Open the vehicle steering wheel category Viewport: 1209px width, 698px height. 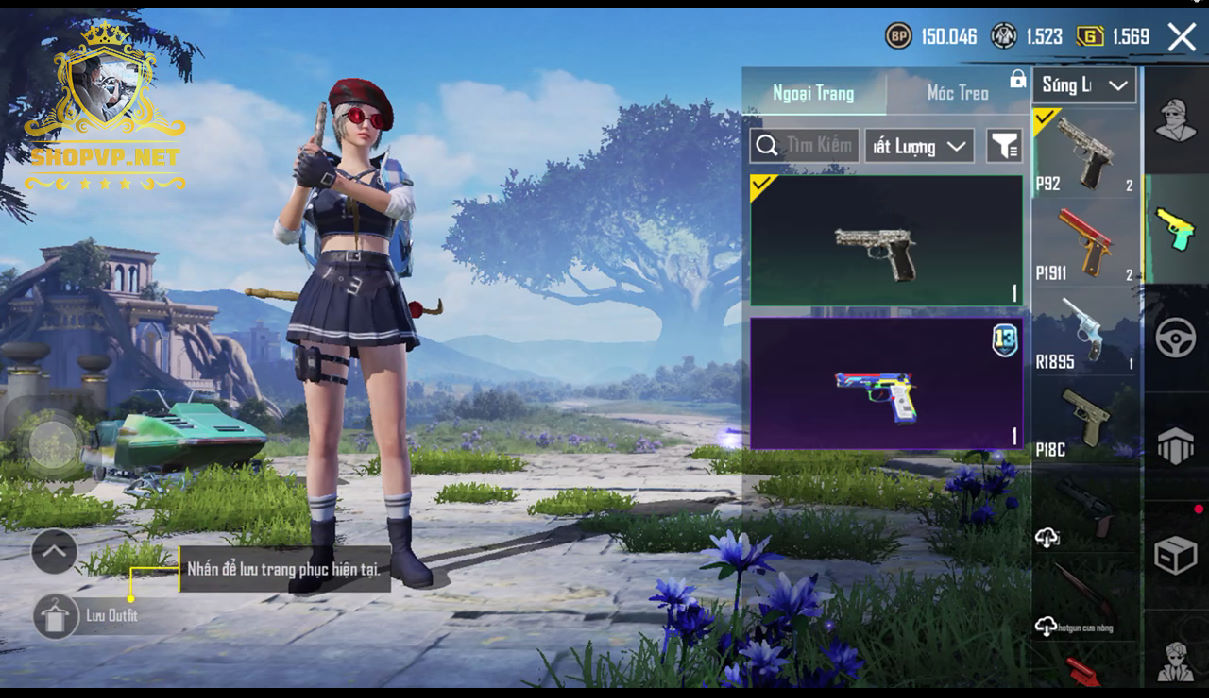[x=1176, y=338]
